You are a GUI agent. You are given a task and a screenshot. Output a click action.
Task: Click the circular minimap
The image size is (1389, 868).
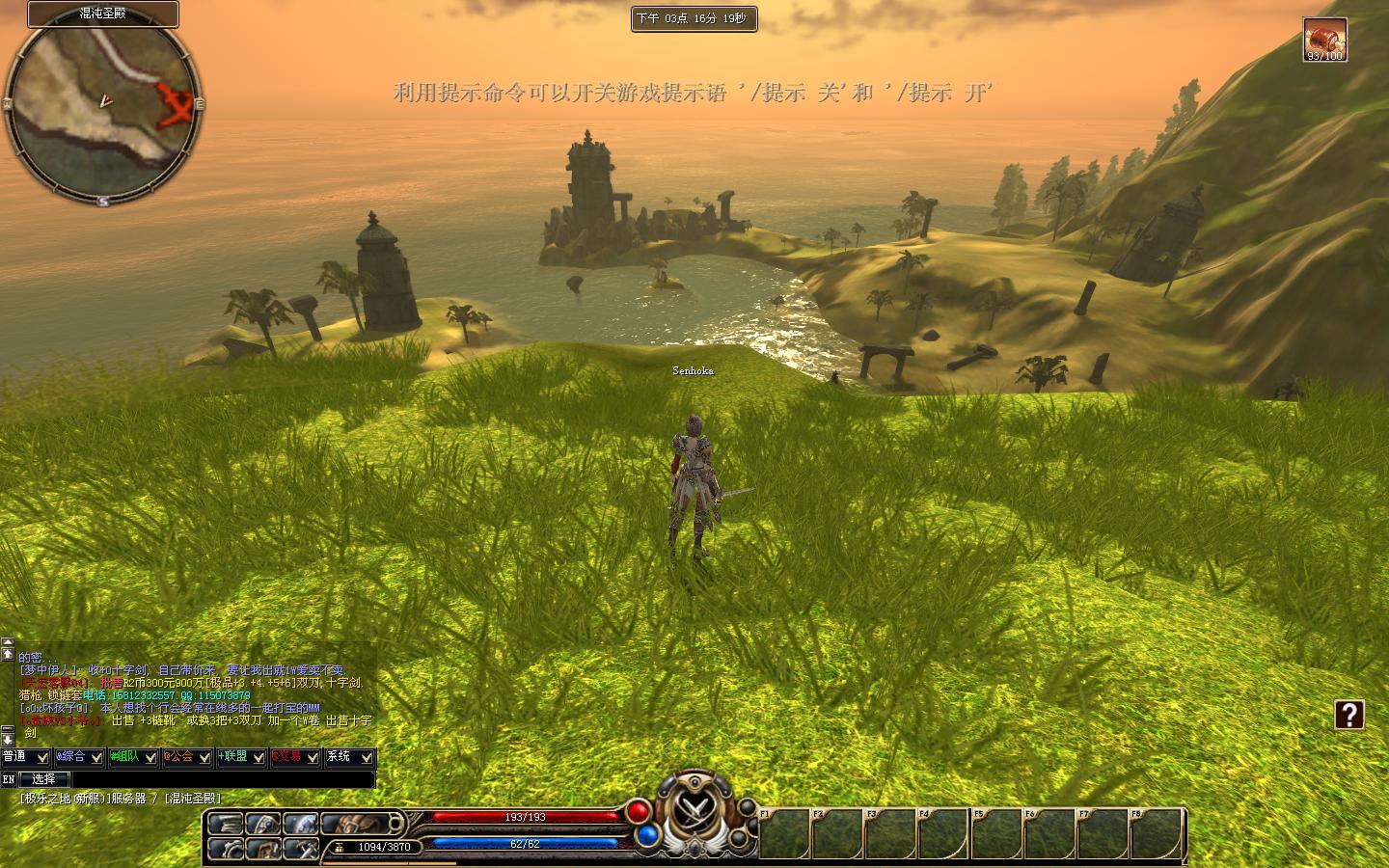103,107
